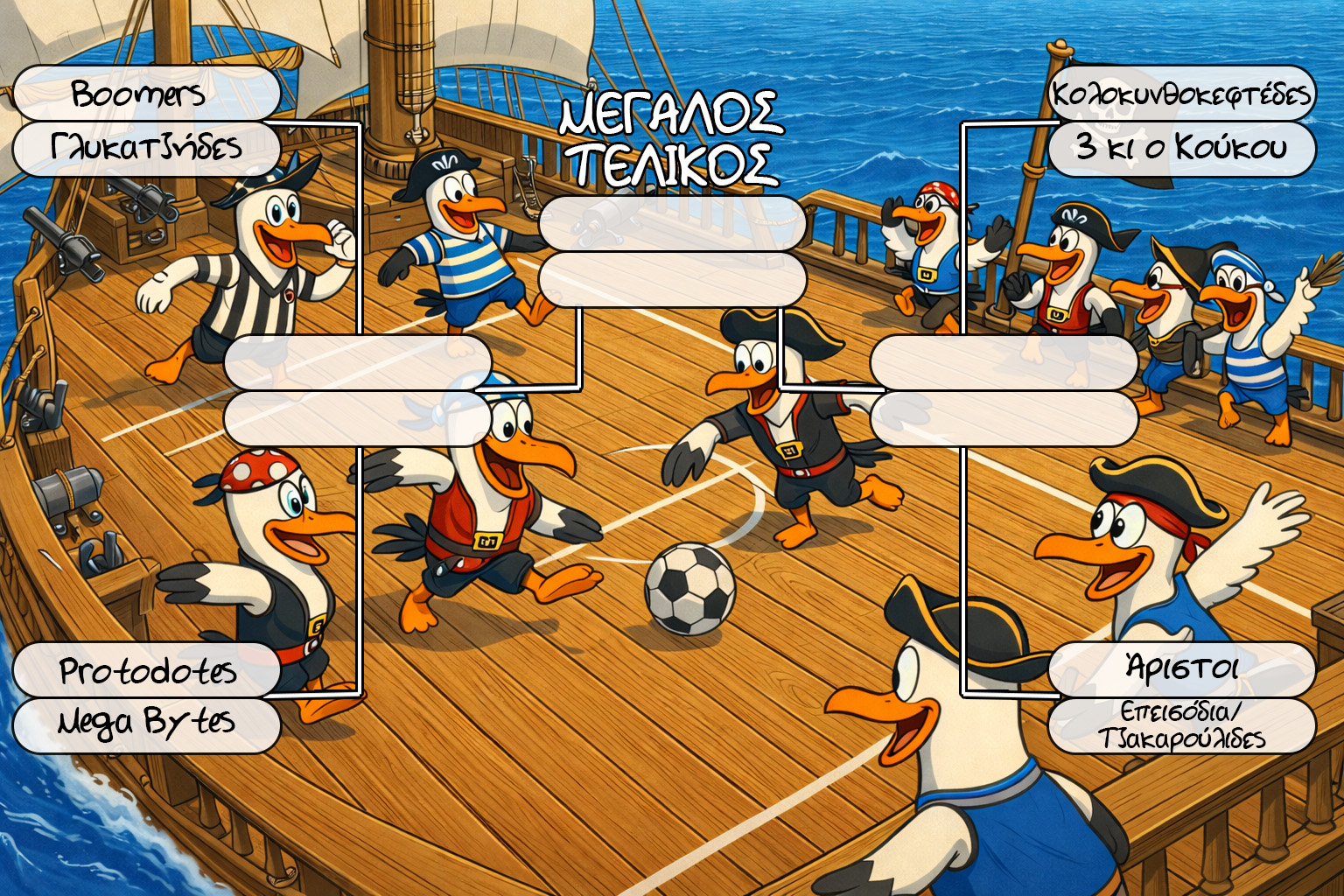Image resolution: width=1344 pixels, height=896 pixels.
Task: Select the Mega Bytes team entry
Action: click(146, 724)
